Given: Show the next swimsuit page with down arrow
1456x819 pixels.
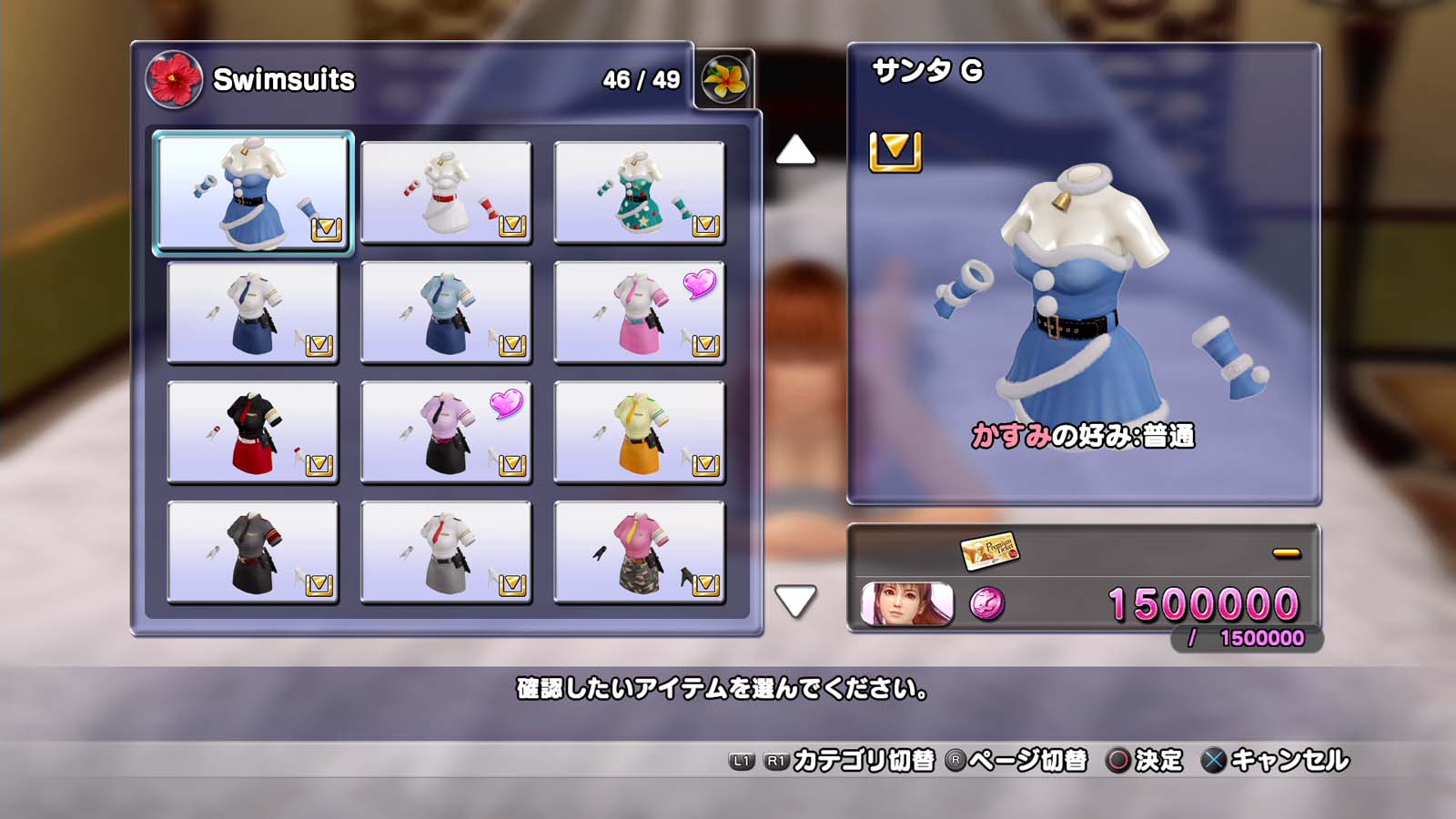Looking at the screenshot, I should pyautogui.click(x=795, y=601).
